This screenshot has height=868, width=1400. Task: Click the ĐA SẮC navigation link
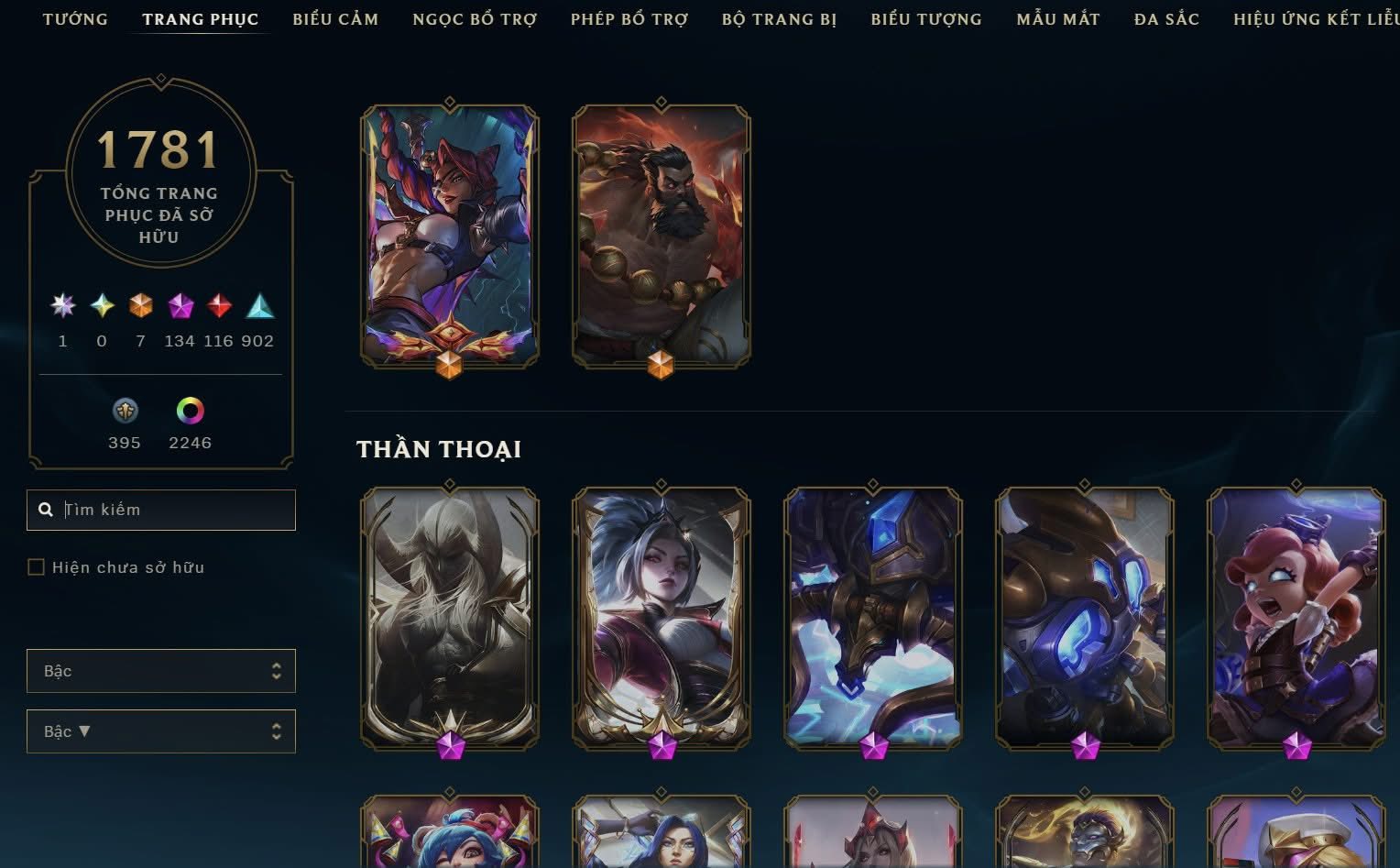[1165, 18]
